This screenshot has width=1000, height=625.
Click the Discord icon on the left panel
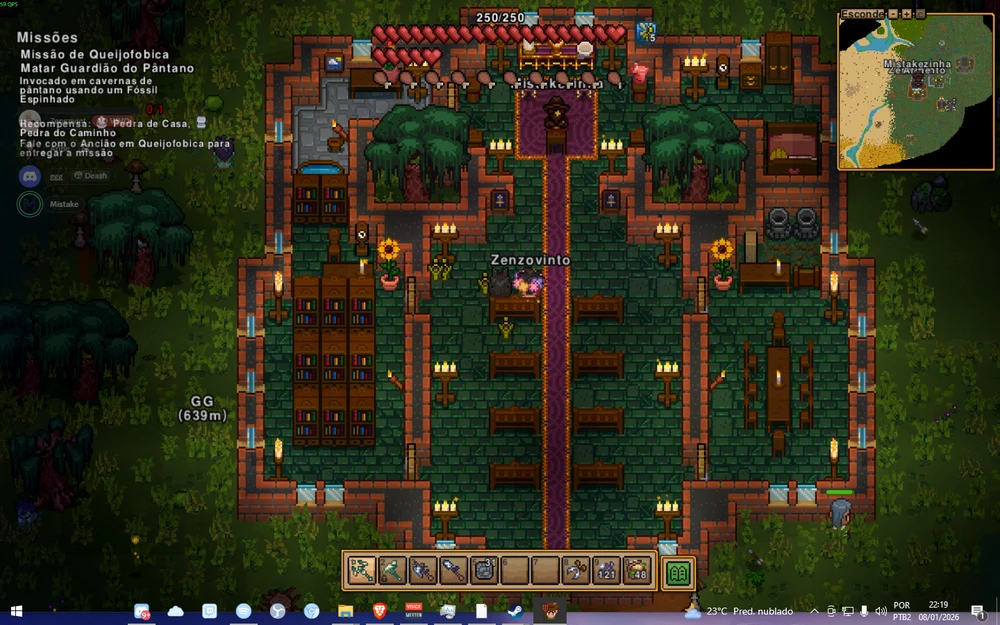coord(29,176)
